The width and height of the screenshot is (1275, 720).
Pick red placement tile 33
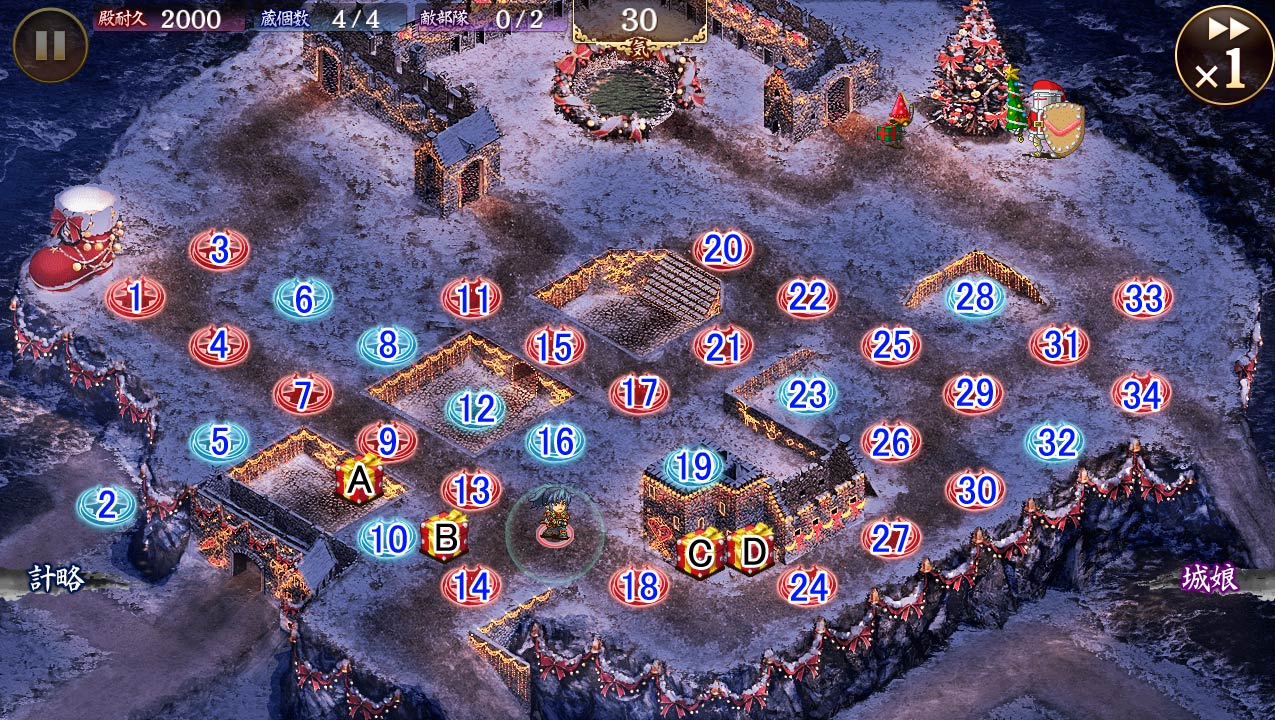1143,297
